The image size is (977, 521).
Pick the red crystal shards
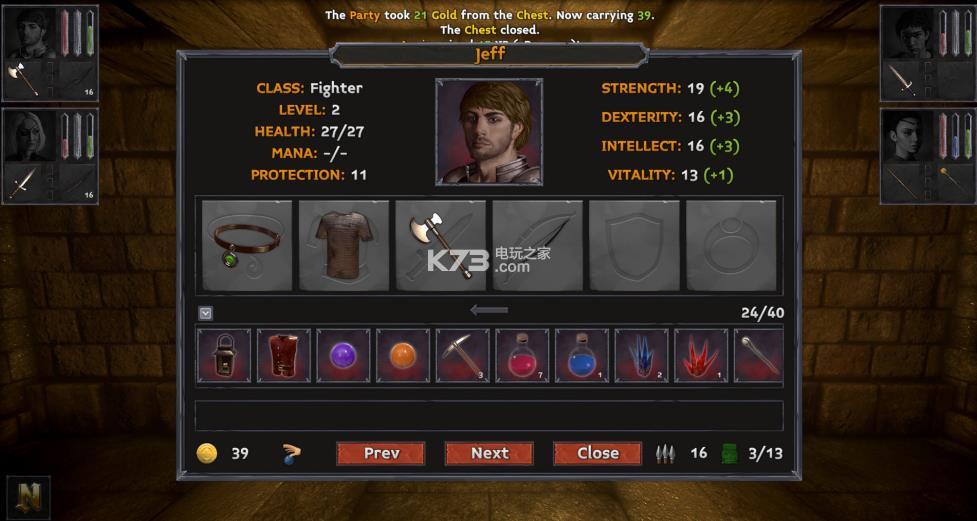pos(700,355)
